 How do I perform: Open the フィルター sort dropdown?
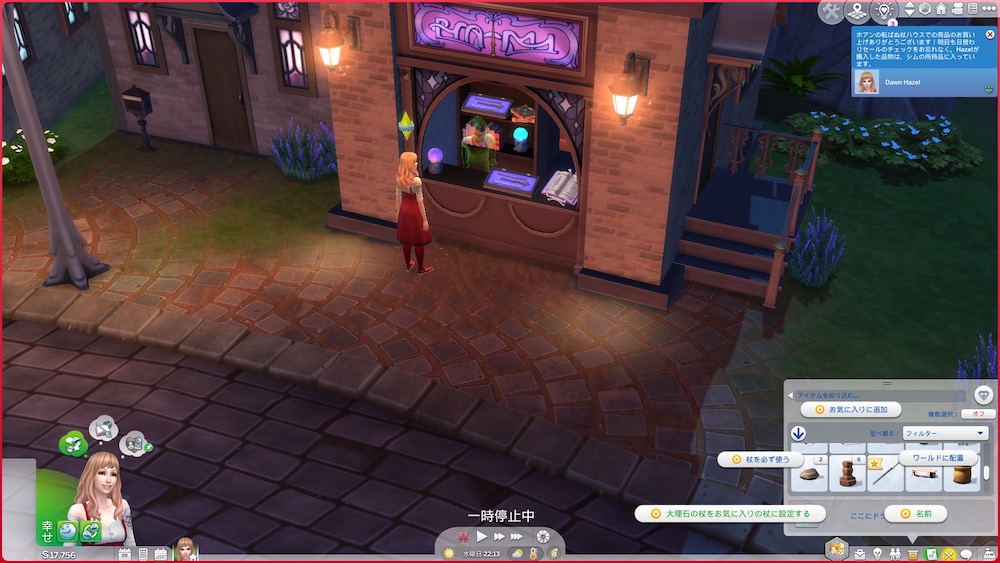point(944,433)
